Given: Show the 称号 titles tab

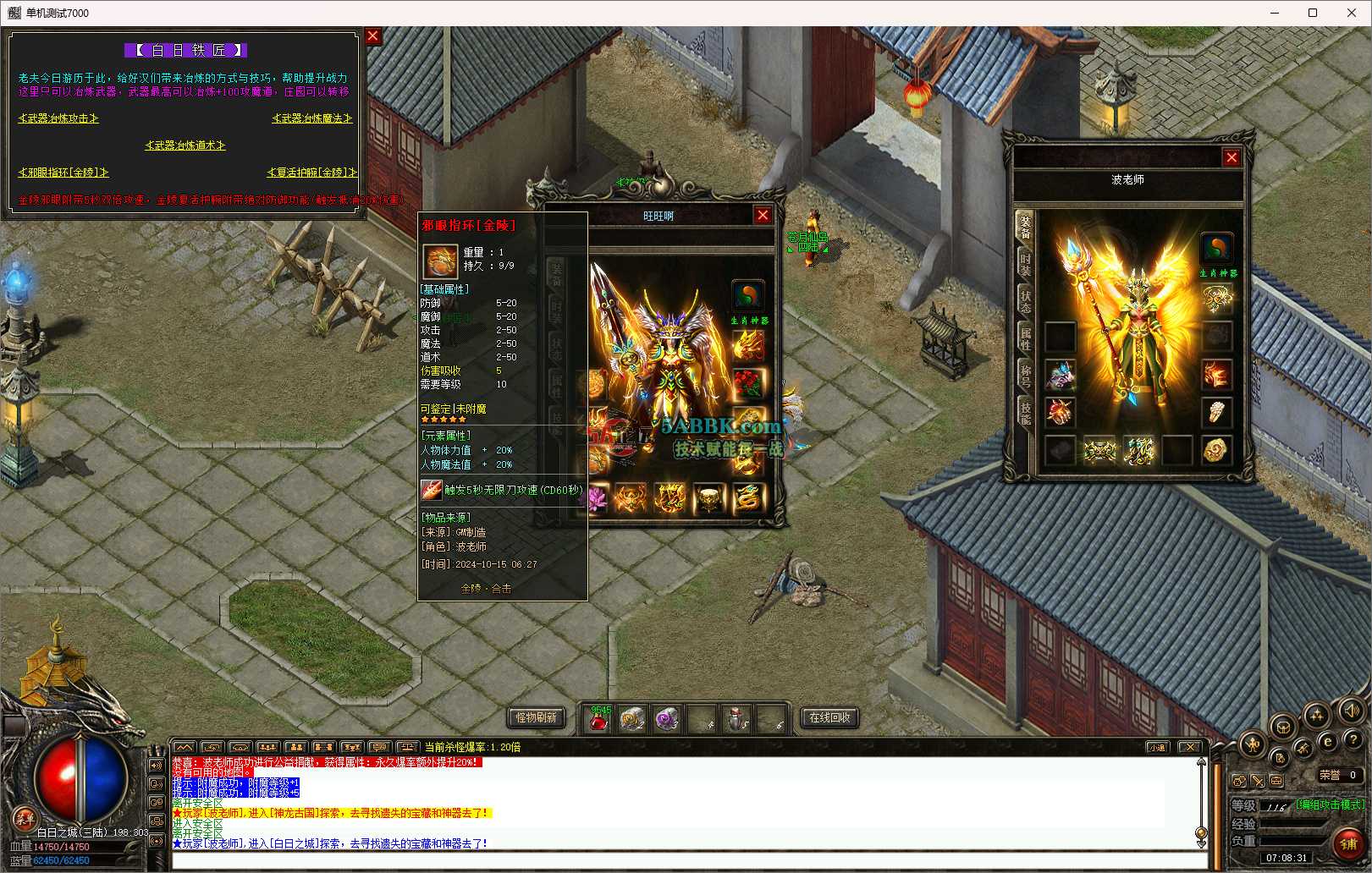Looking at the screenshot, I should click(x=1025, y=375).
